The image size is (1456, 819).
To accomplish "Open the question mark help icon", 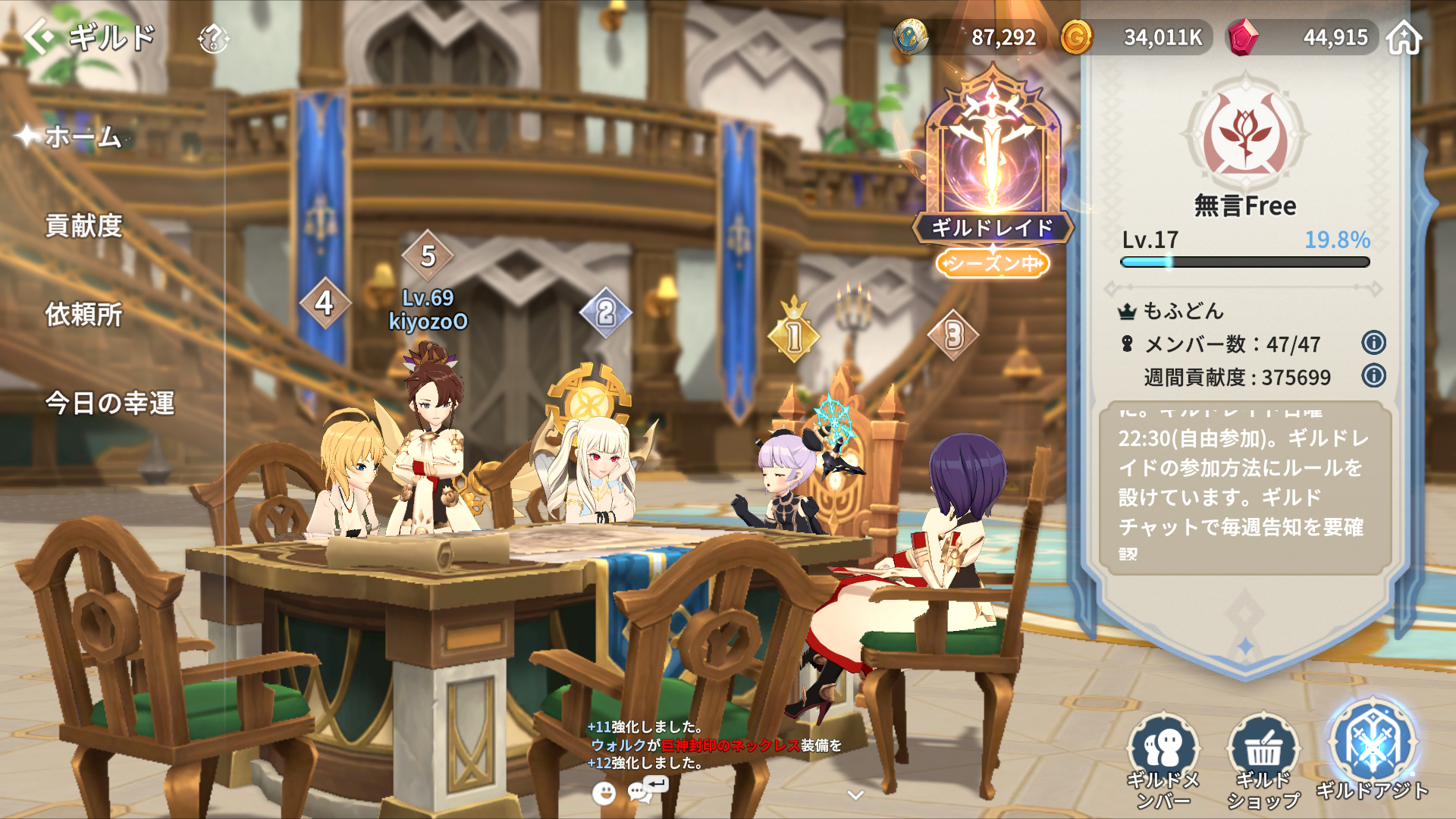I will click(x=213, y=38).
